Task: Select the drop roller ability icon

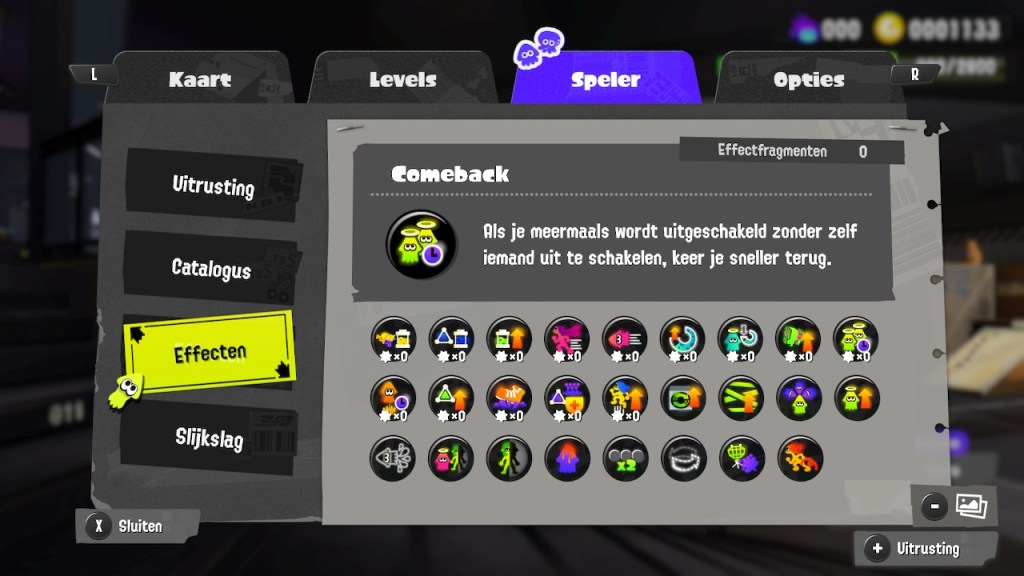Action: 799,458
